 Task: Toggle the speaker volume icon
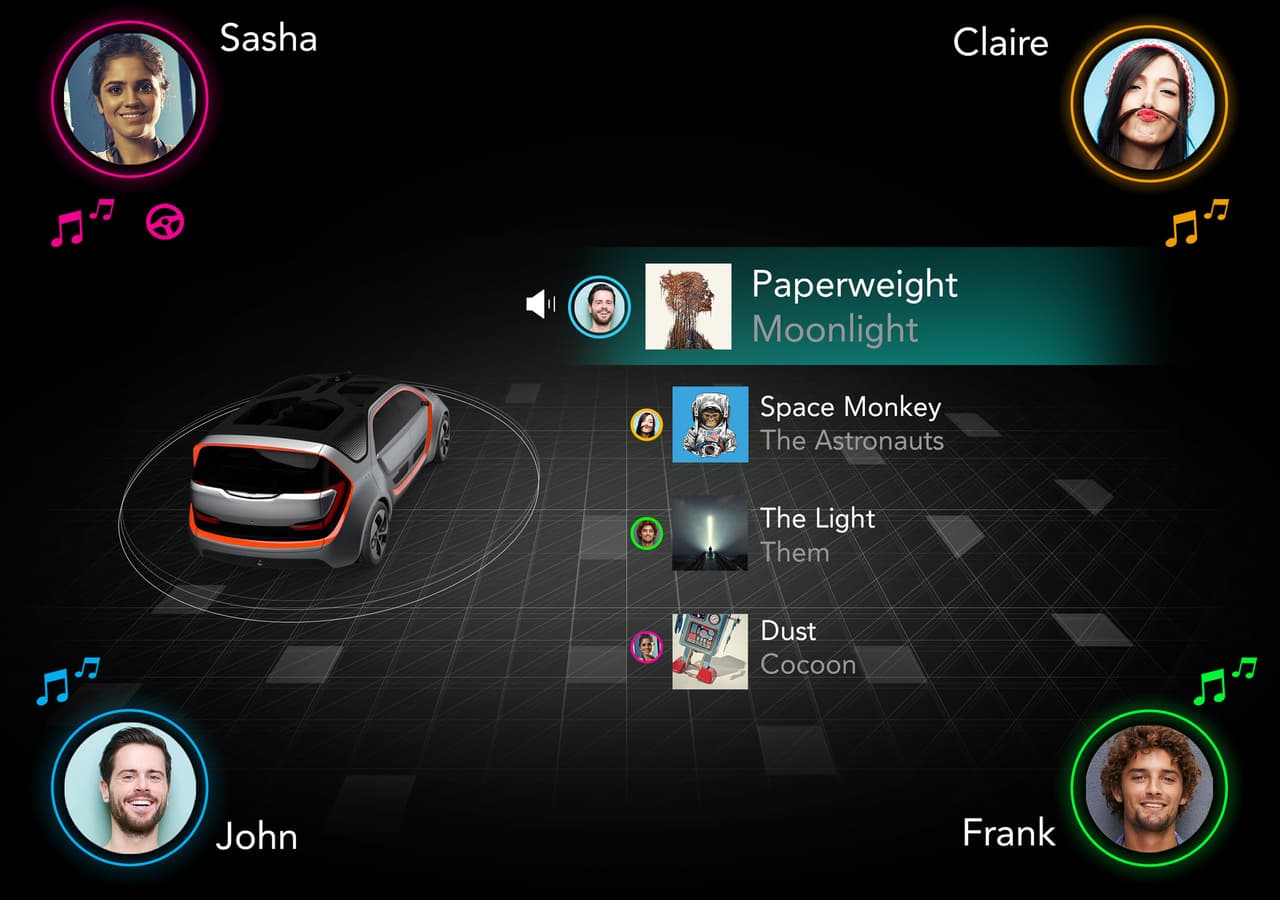pos(540,304)
